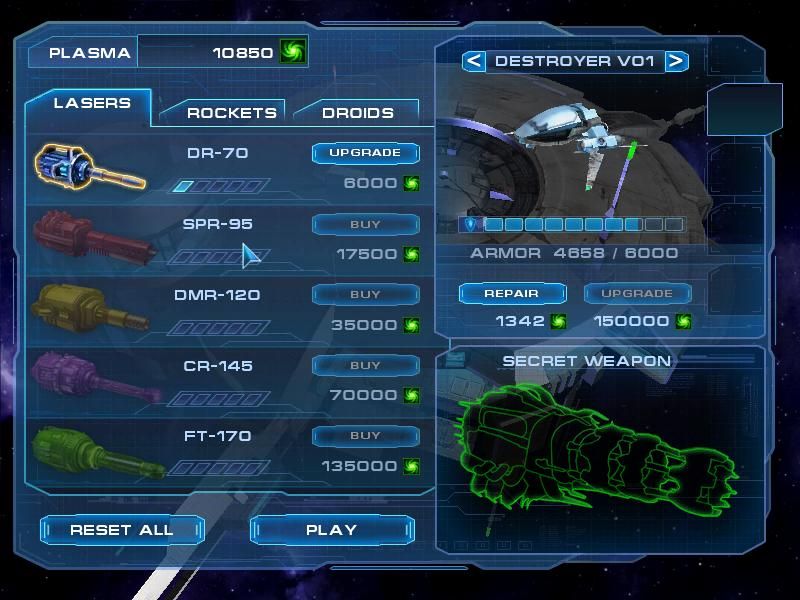
Task: Buy the SPR-95 laser
Action: point(365,224)
